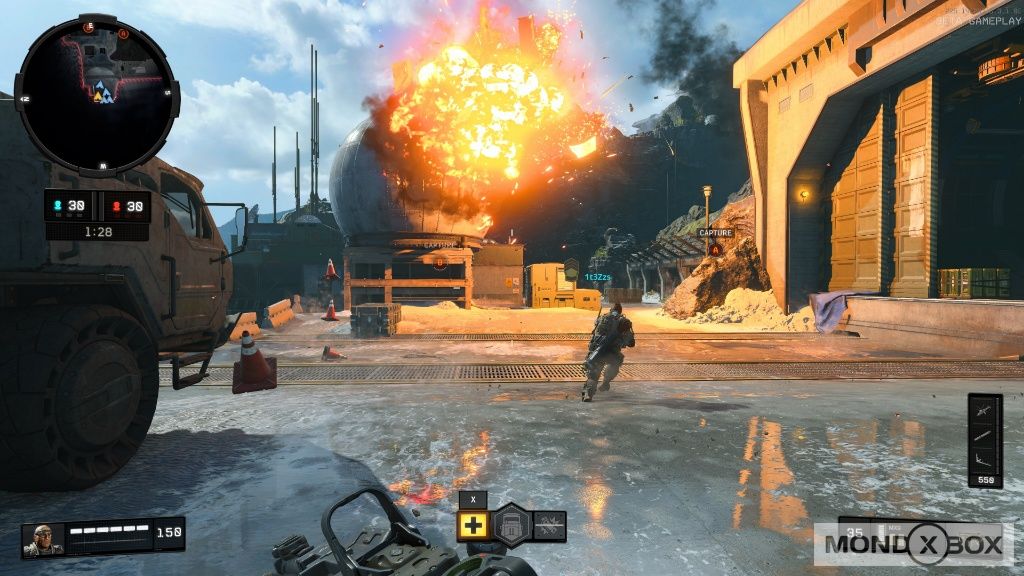1024x576 pixels.
Task: Select the top scorestreak aircraft icon
Action: [x=984, y=411]
